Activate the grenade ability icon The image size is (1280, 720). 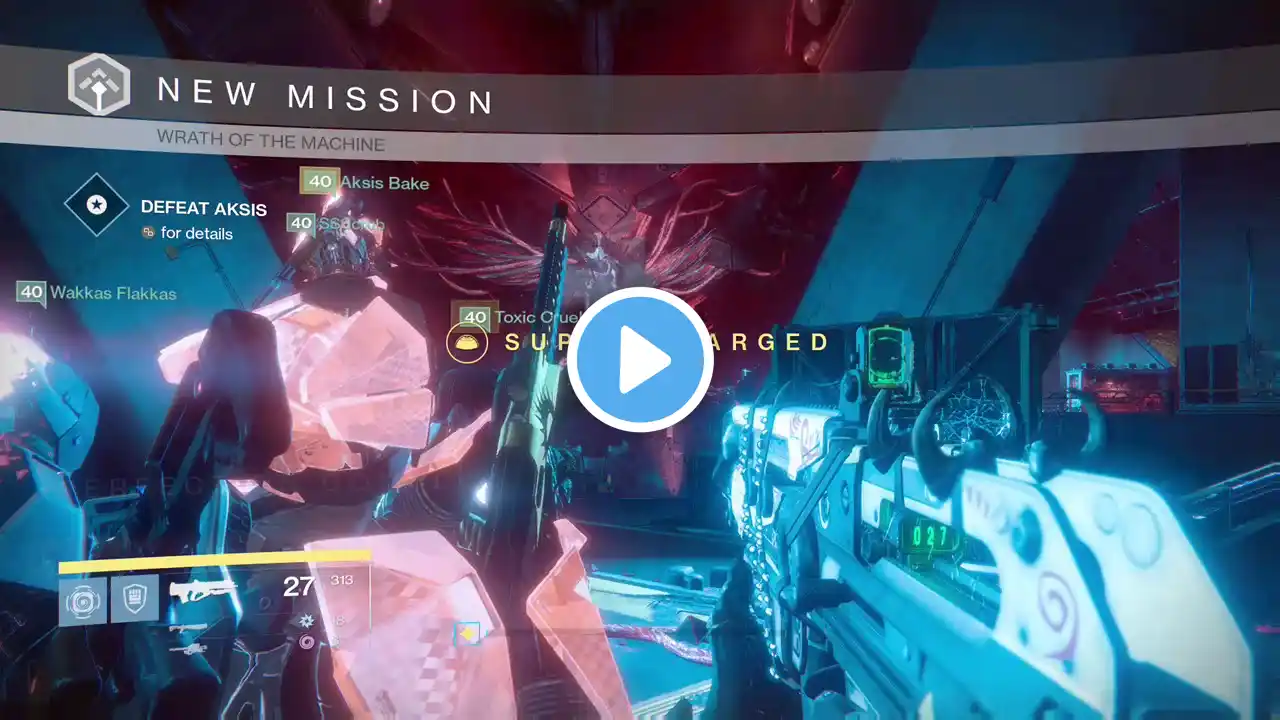(82, 601)
